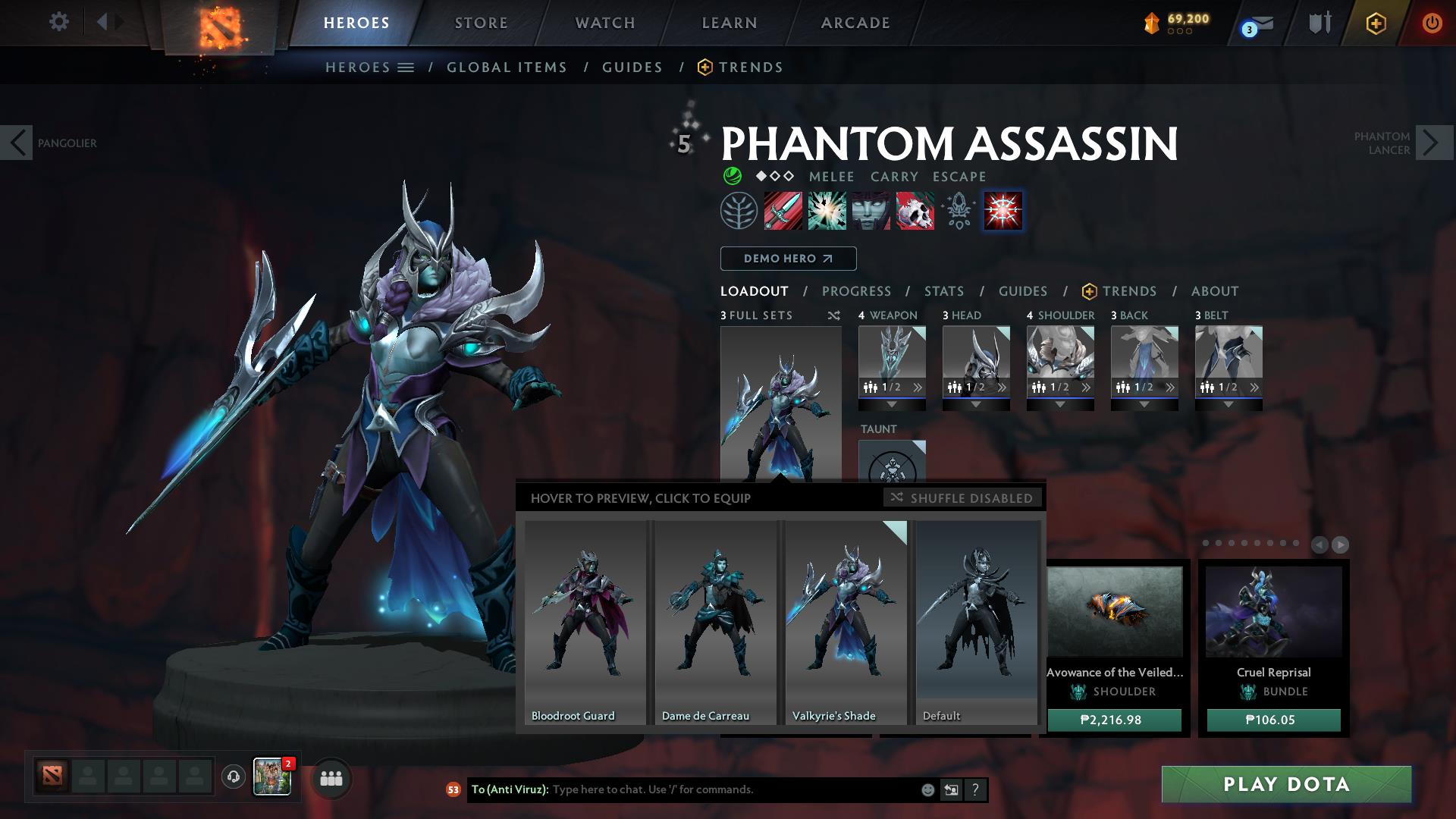The image size is (1456, 819).
Task: View the hero Stats tab
Action: click(x=943, y=291)
